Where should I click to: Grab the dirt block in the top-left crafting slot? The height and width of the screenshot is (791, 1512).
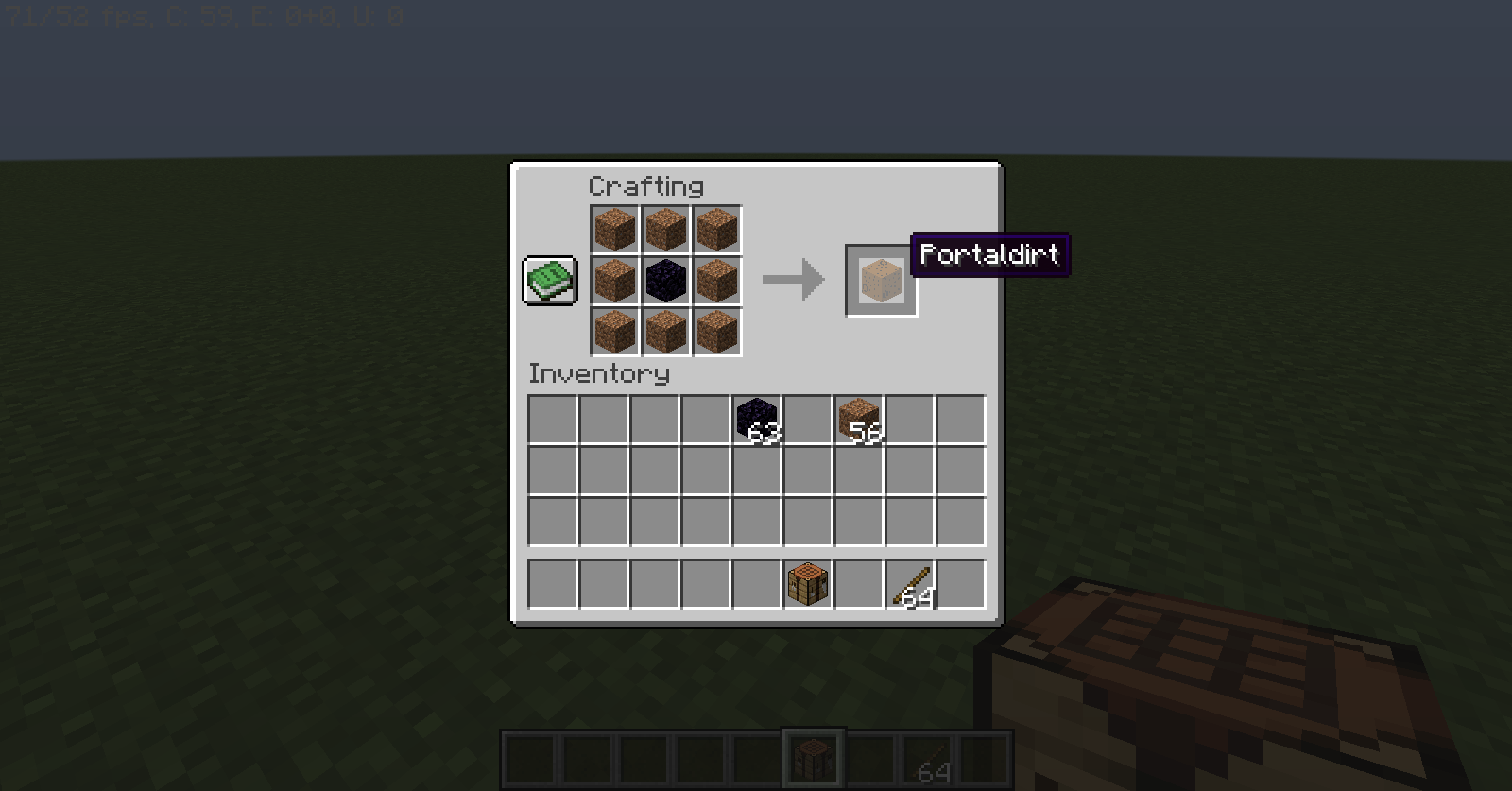(614, 228)
